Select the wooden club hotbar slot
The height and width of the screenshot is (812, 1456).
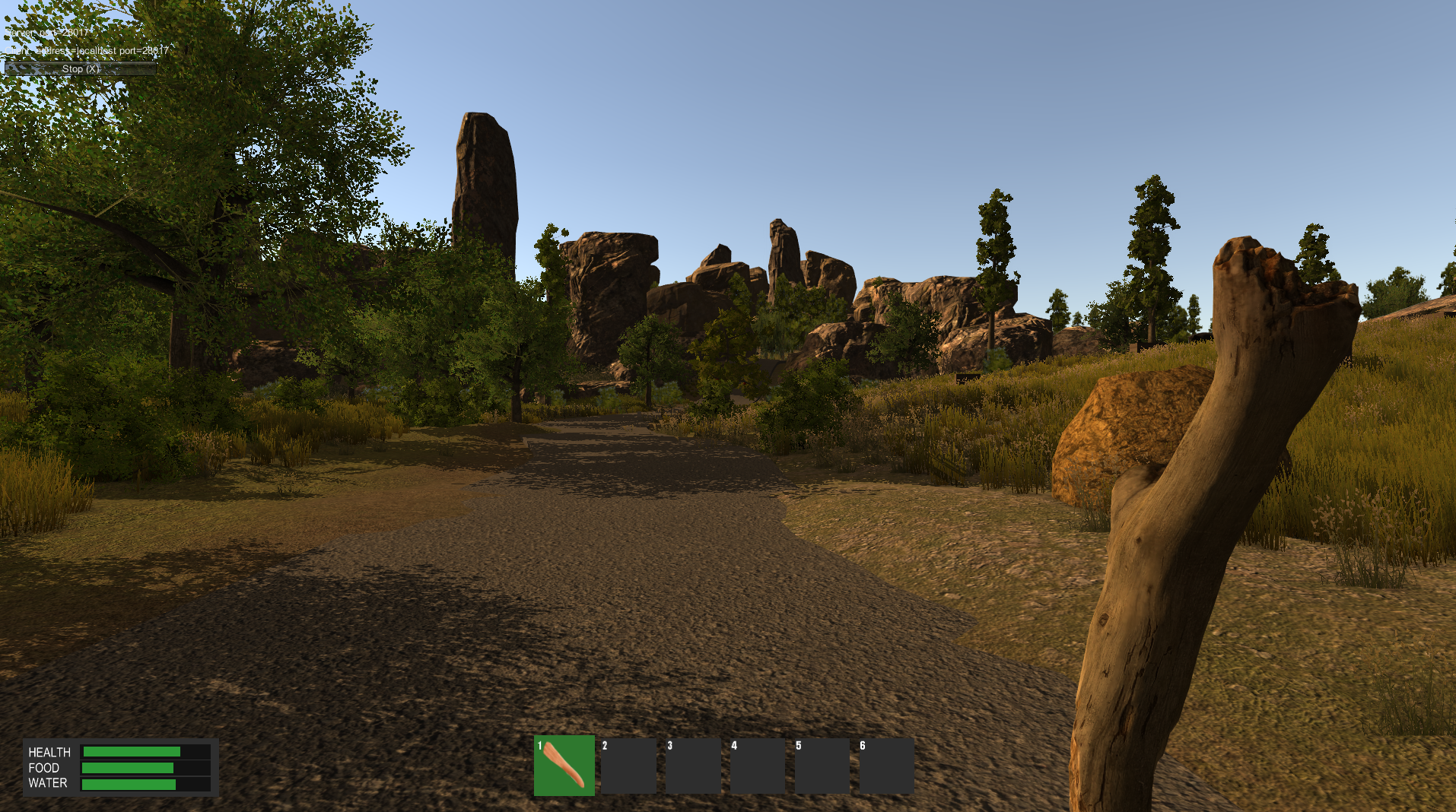(564, 765)
